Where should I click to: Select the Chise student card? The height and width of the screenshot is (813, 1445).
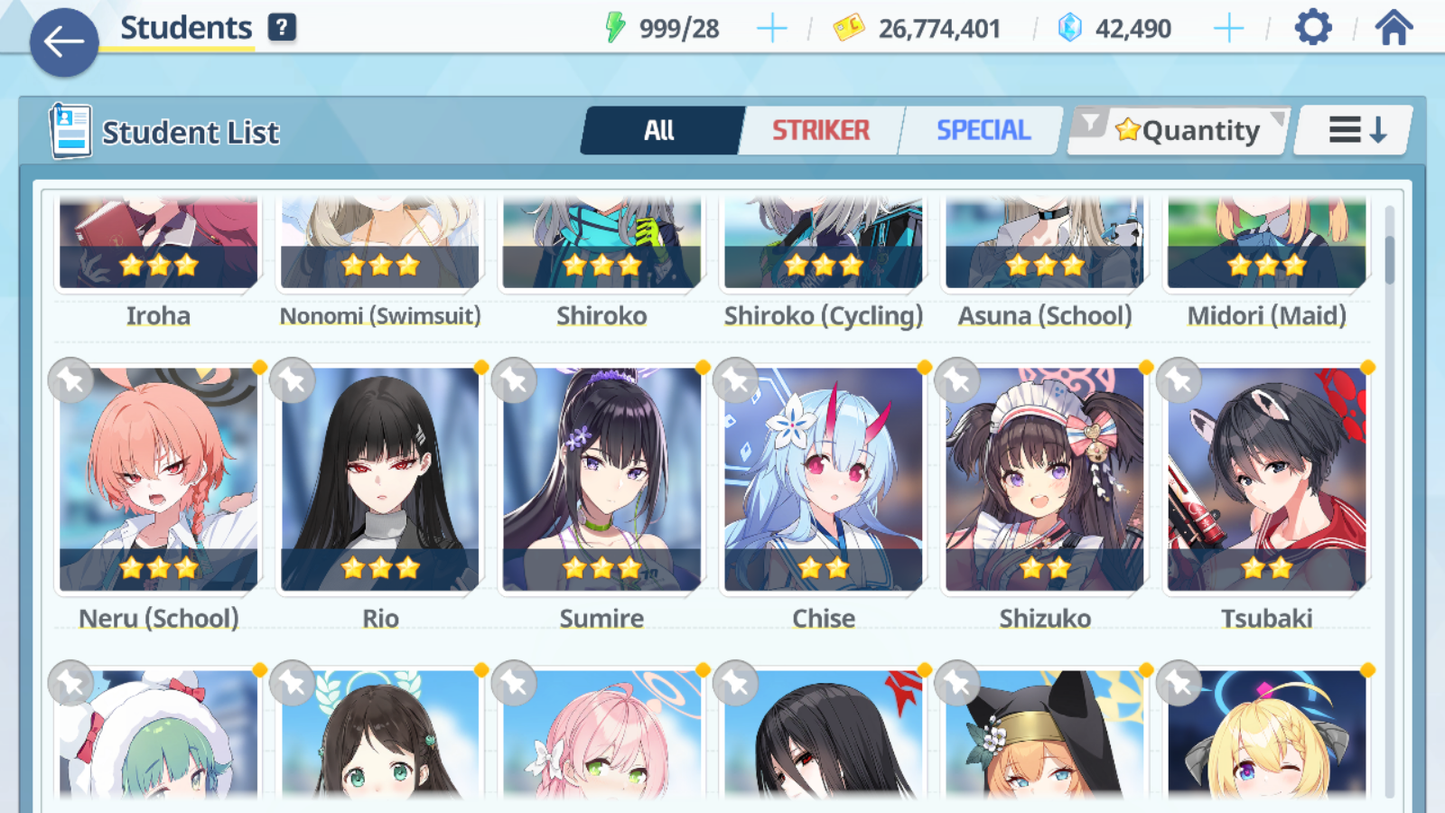(x=823, y=480)
